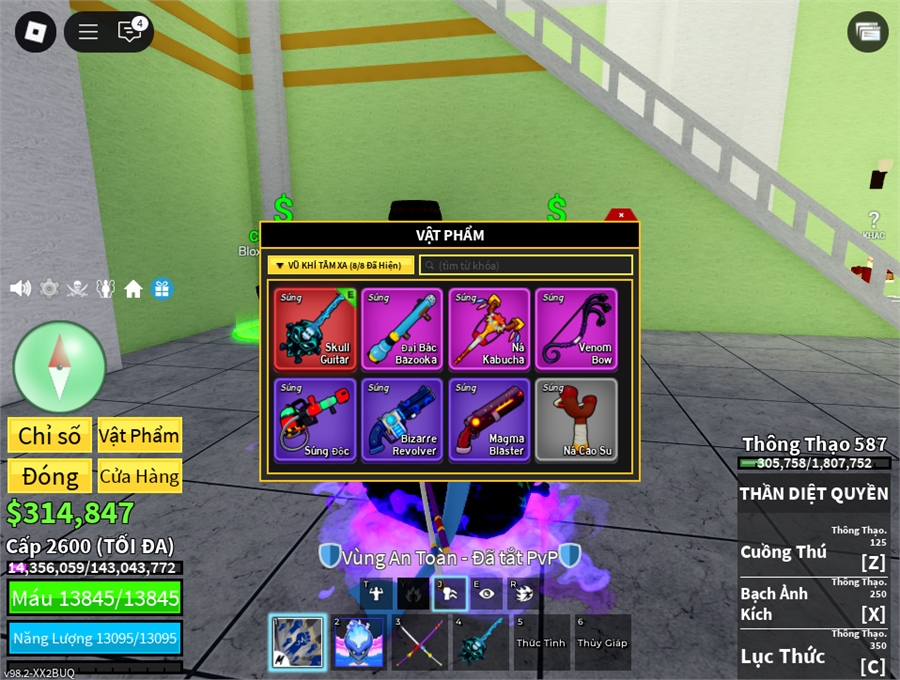
Task: Open the blue gift box rewards
Action: (161, 289)
